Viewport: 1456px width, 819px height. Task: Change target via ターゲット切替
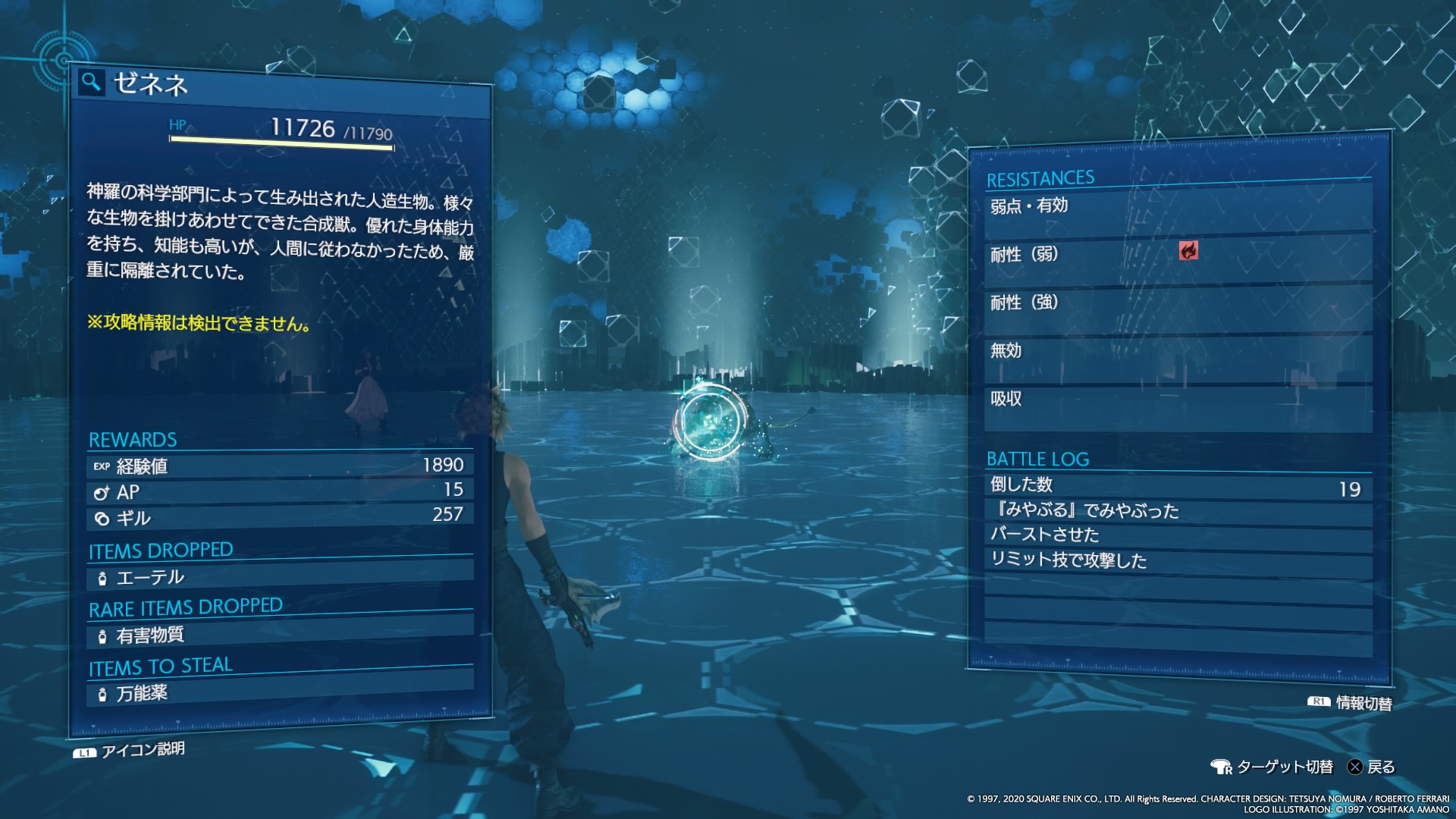pos(1272,767)
